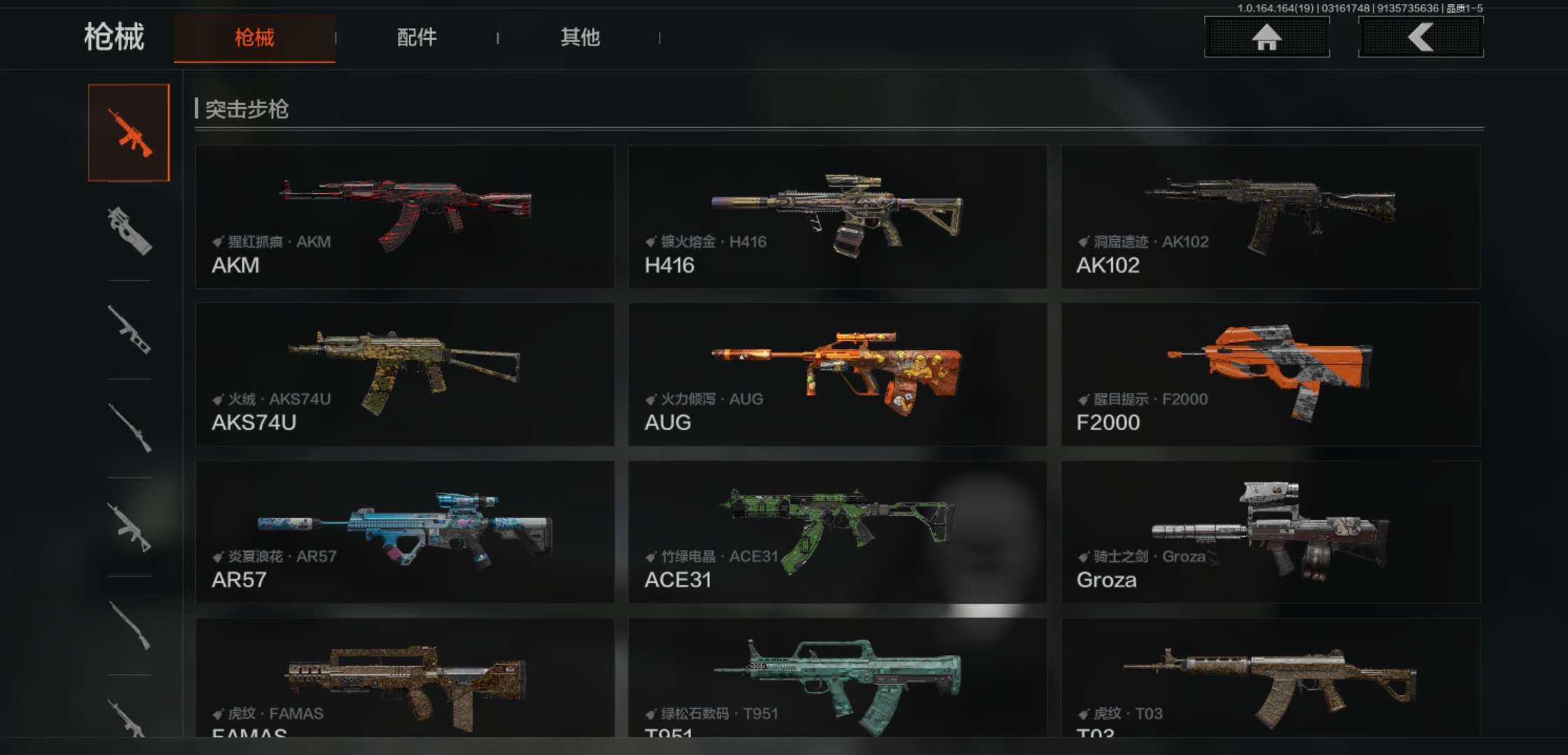Pick the 虎纹 T03 rifle tile
1568x755 pixels.
coord(1270,678)
